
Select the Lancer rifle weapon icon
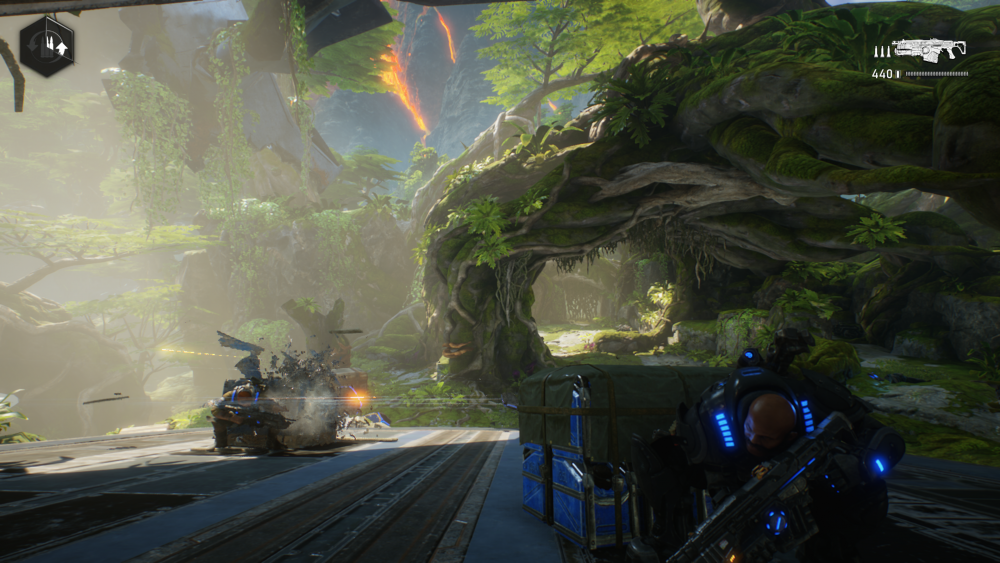click(x=929, y=49)
